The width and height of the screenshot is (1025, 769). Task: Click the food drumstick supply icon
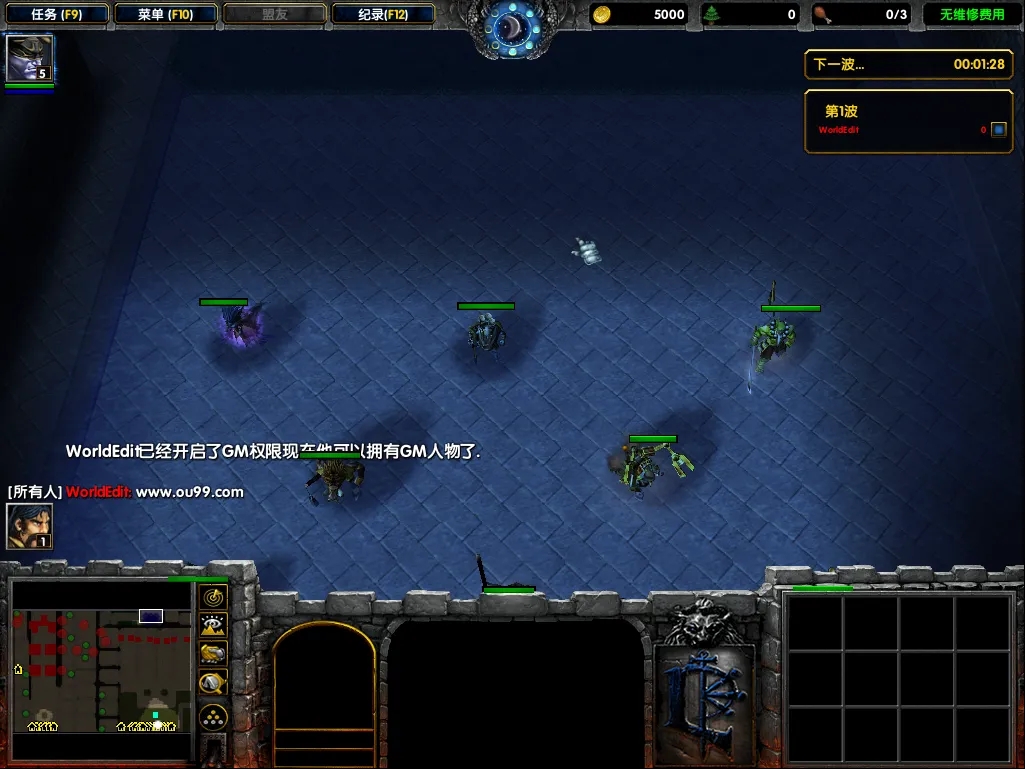coord(822,14)
